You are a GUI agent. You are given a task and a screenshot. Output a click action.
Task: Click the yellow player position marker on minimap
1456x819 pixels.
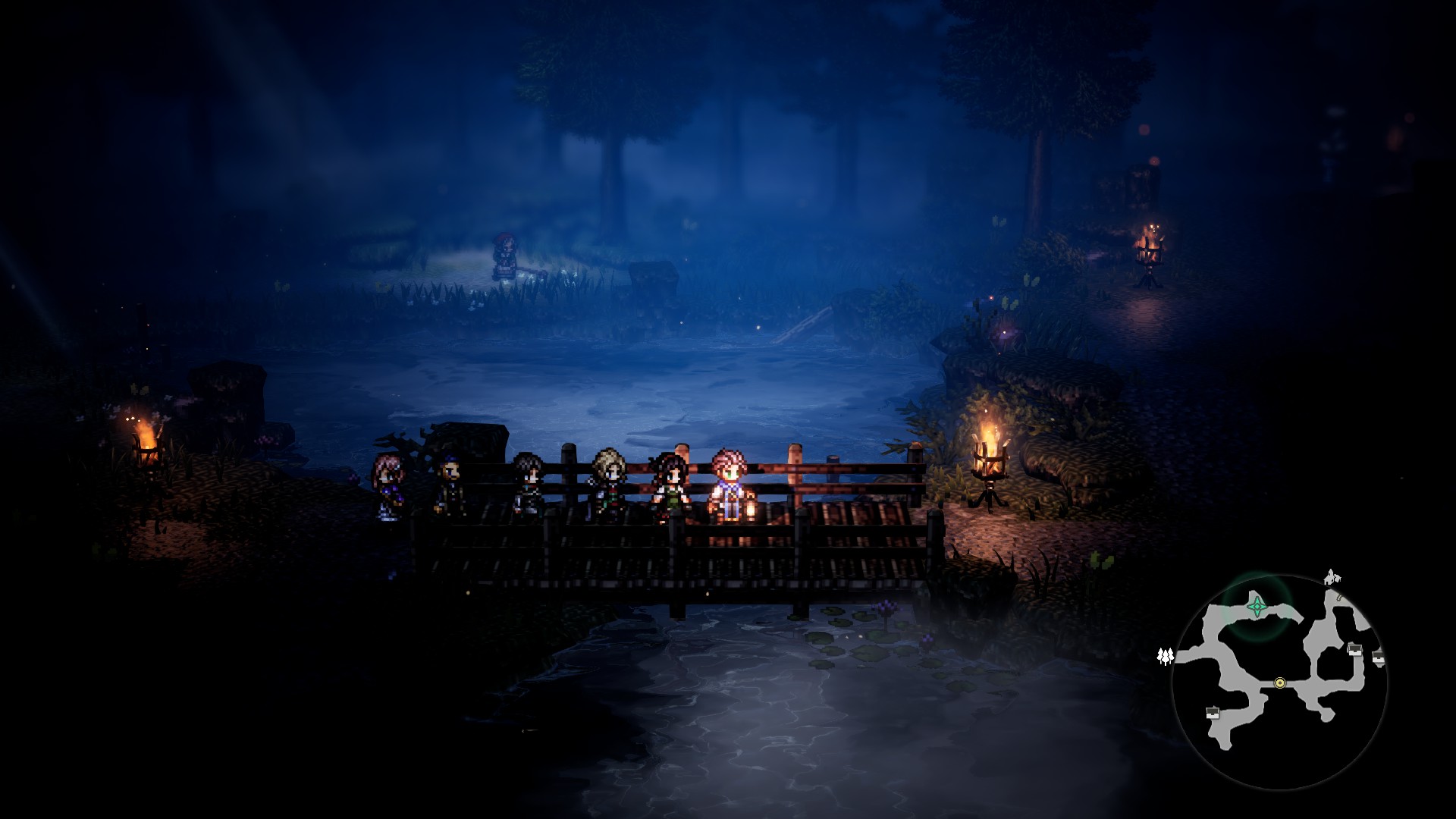[x=1280, y=683]
